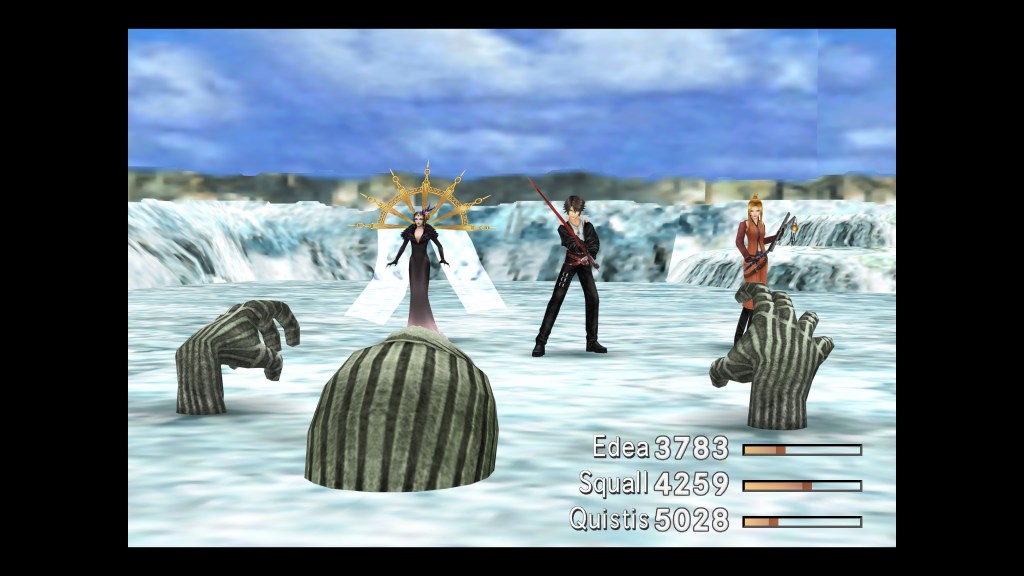Select Edea's name in the party list
The height and width of the screenshot is (576, 1024).
[x=620, y=448]
